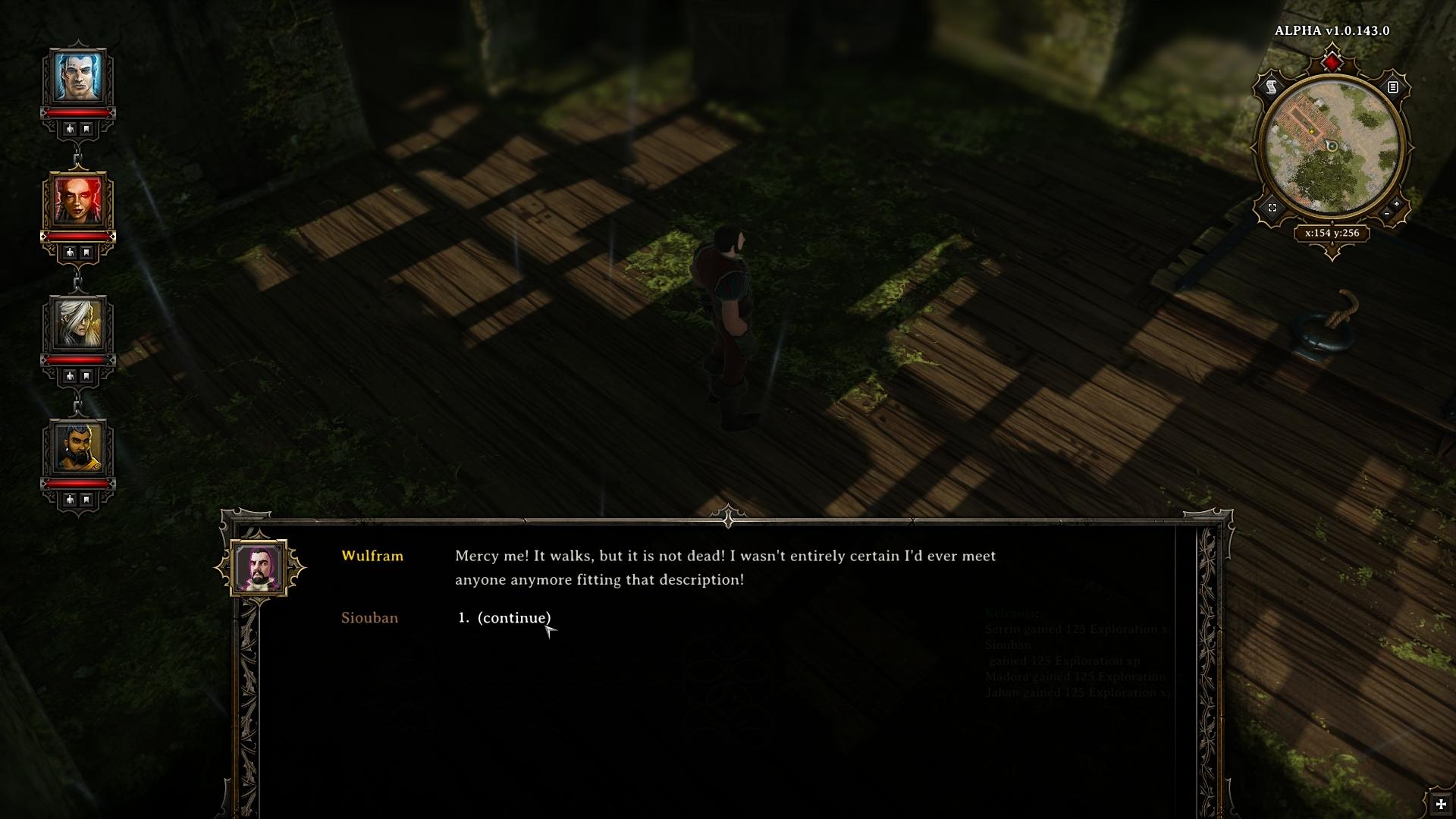Open the inventory icon under the top portrait
The image size is (1456, 819).
pos(70,128)
